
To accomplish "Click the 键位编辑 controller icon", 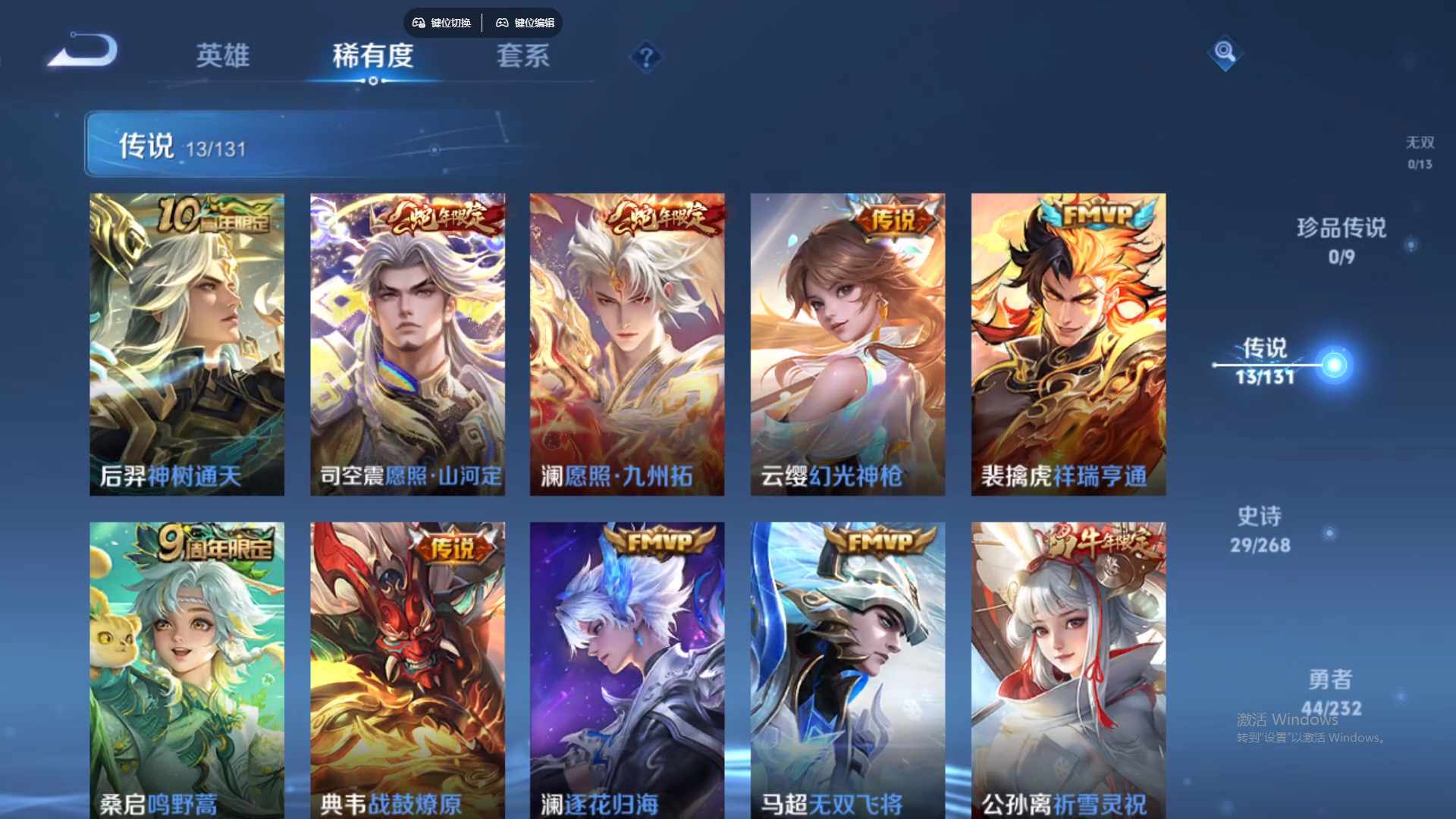I will tap(502, 23).
